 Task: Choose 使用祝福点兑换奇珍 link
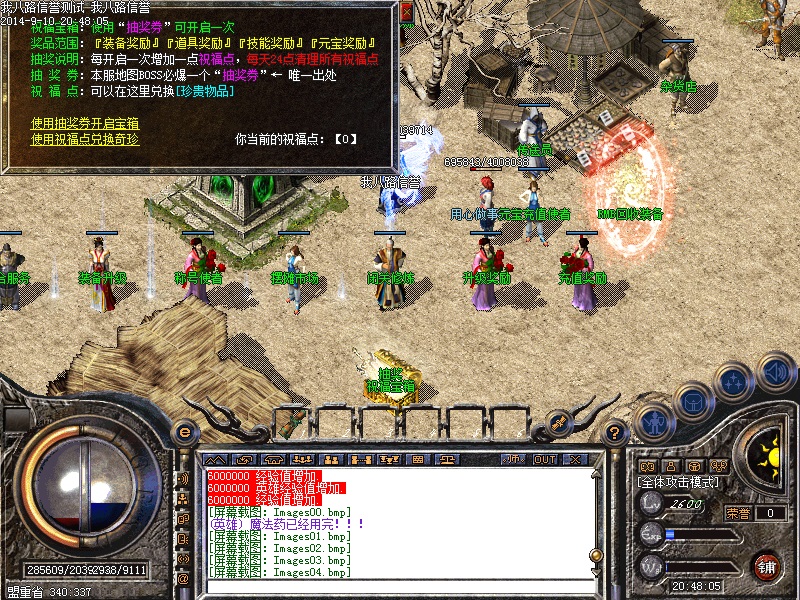85,139
